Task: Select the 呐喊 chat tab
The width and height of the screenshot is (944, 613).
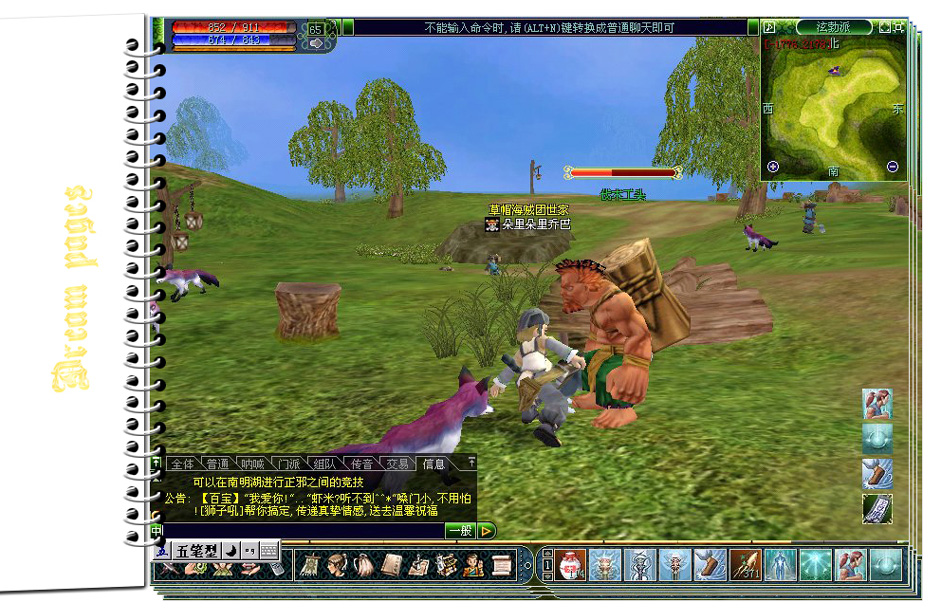Action: 253,464
